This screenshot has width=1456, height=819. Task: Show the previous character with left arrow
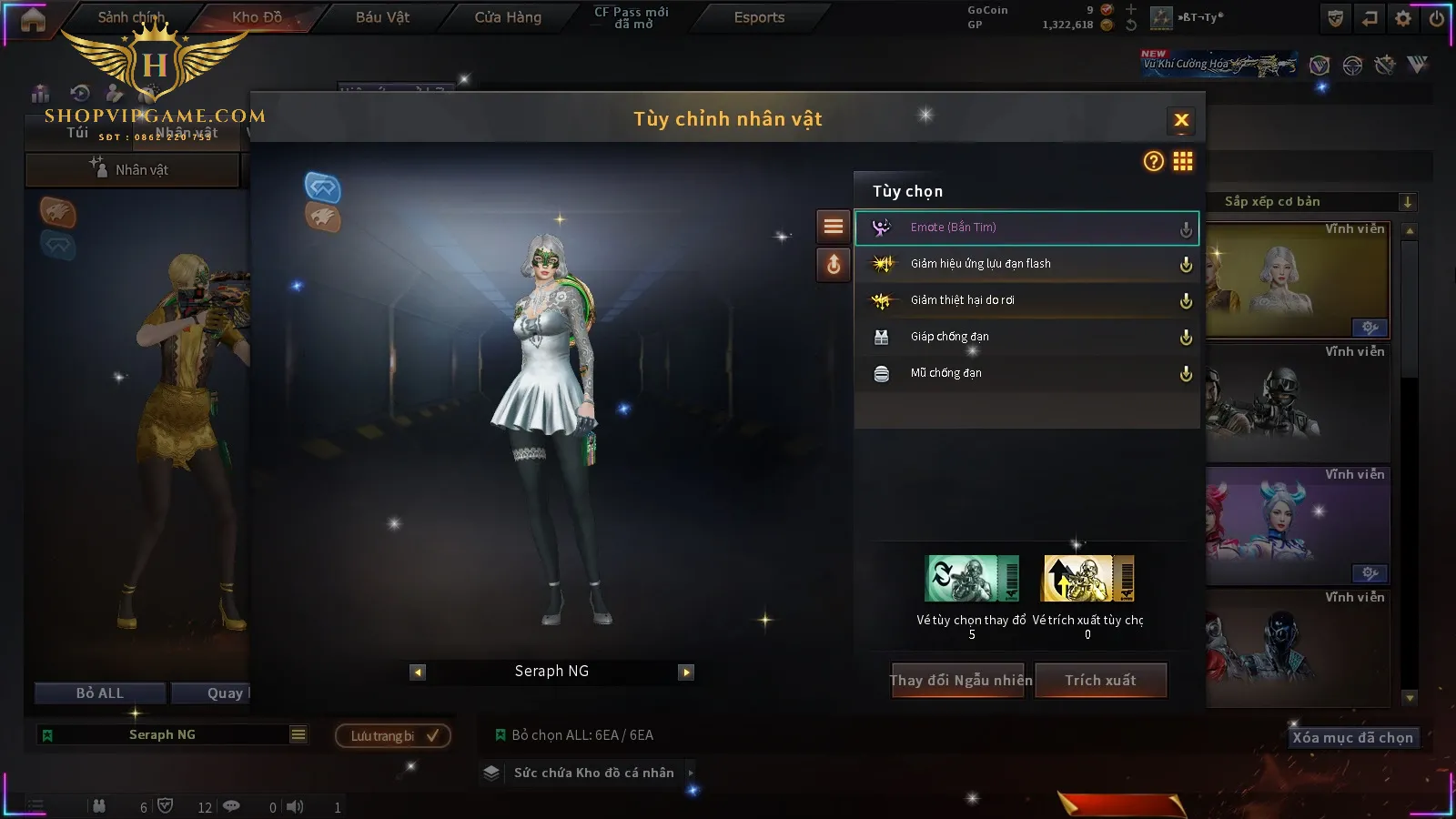tap(418, 672)
